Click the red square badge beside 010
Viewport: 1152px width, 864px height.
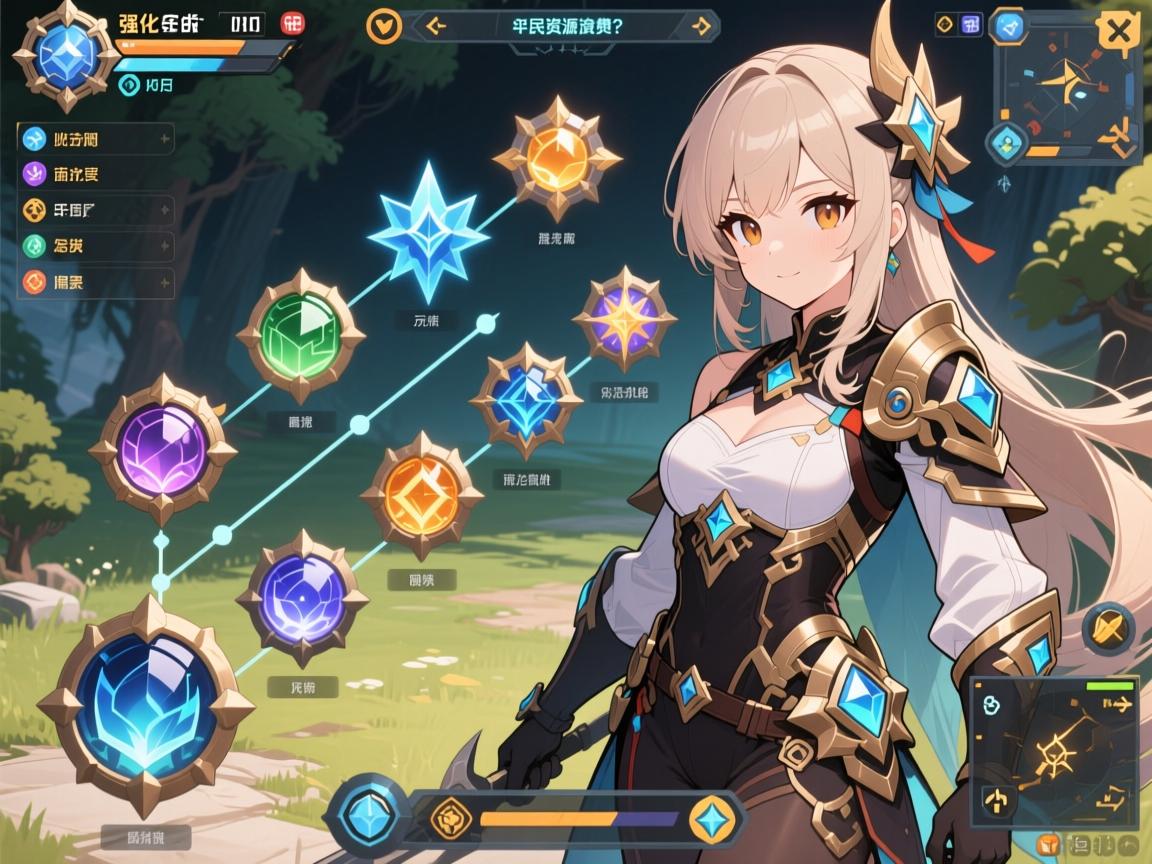coord(294,23)
